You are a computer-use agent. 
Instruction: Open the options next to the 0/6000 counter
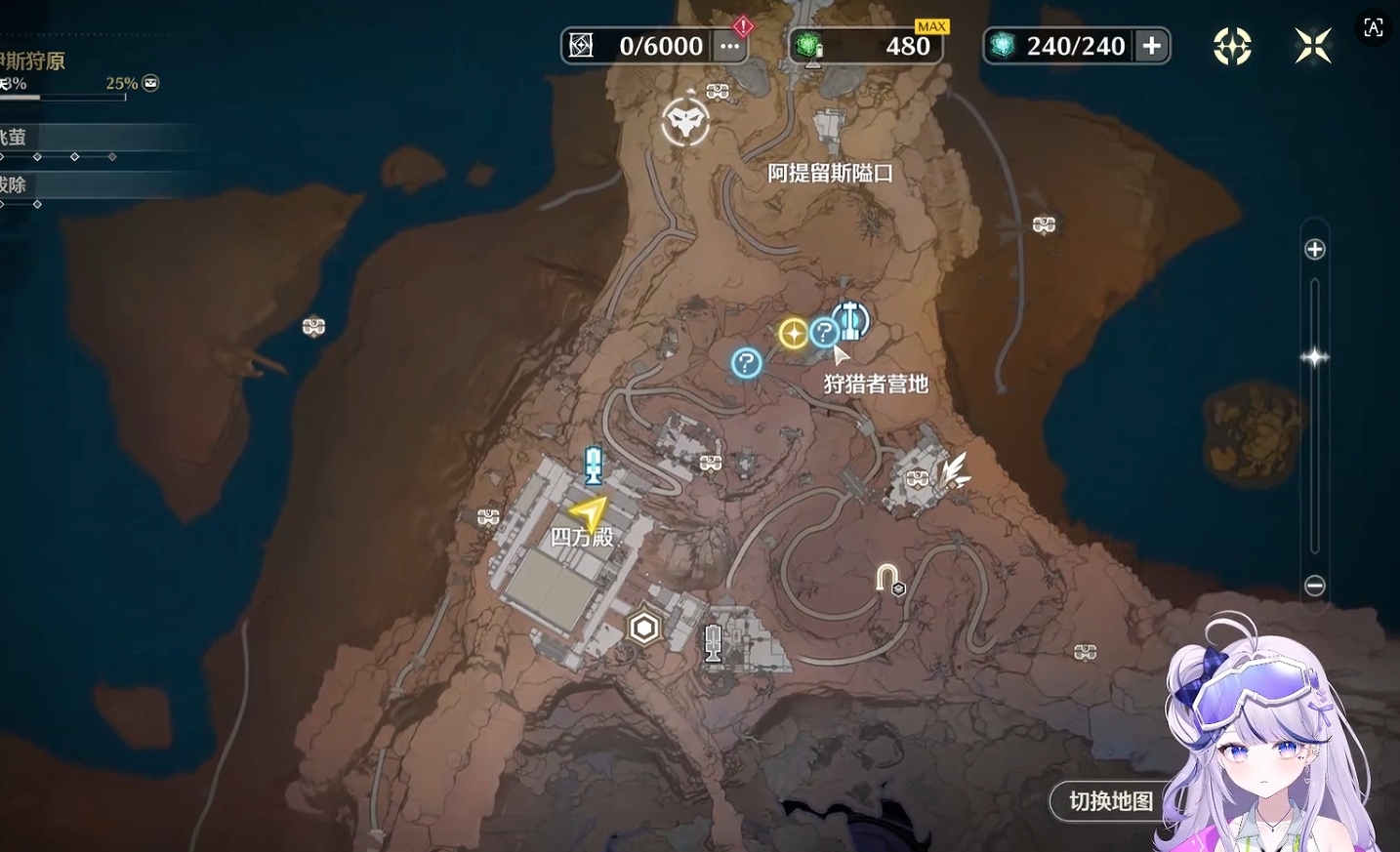coord(729,46)
